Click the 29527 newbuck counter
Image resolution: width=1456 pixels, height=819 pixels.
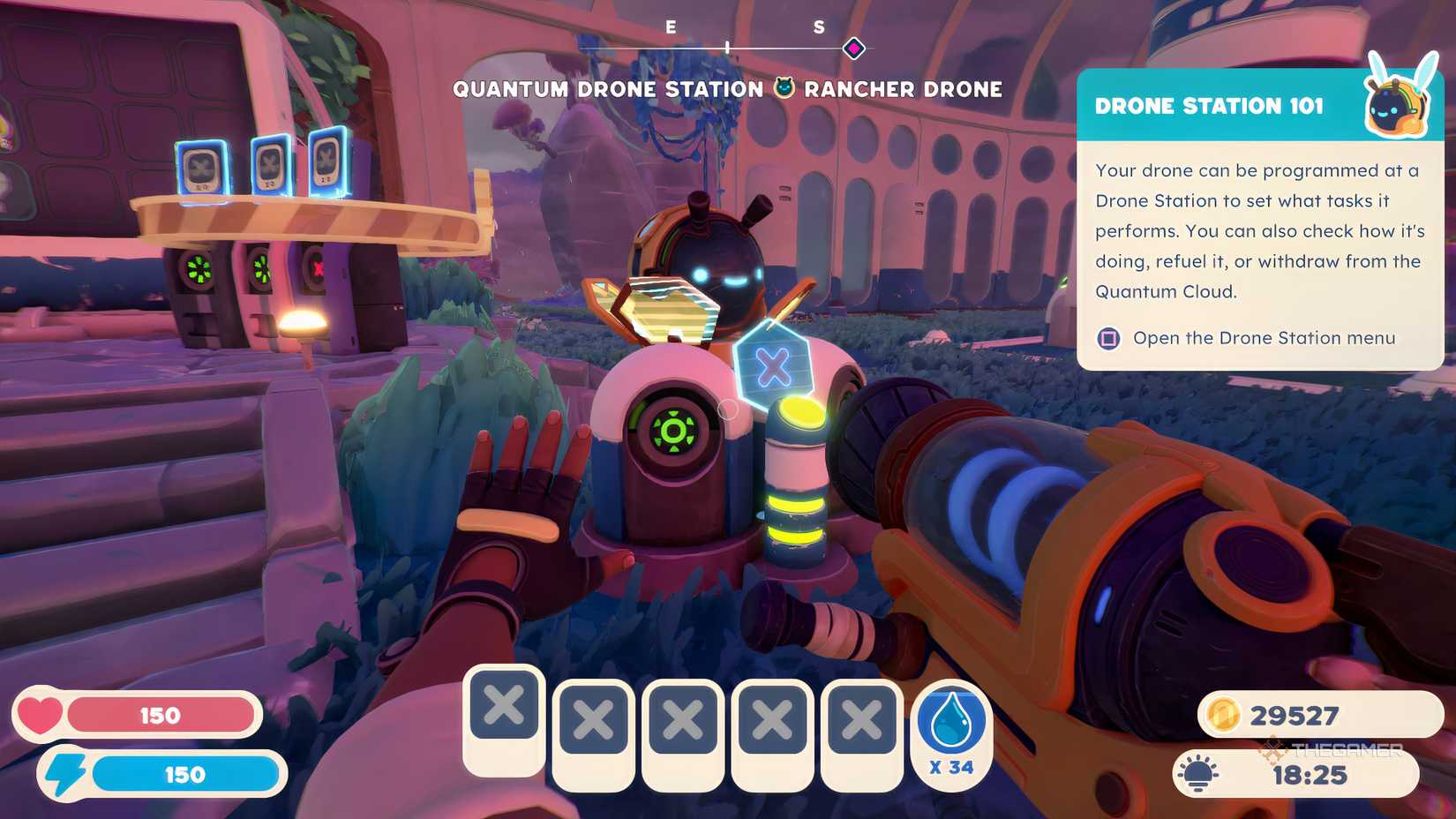tap(1295, 715)
